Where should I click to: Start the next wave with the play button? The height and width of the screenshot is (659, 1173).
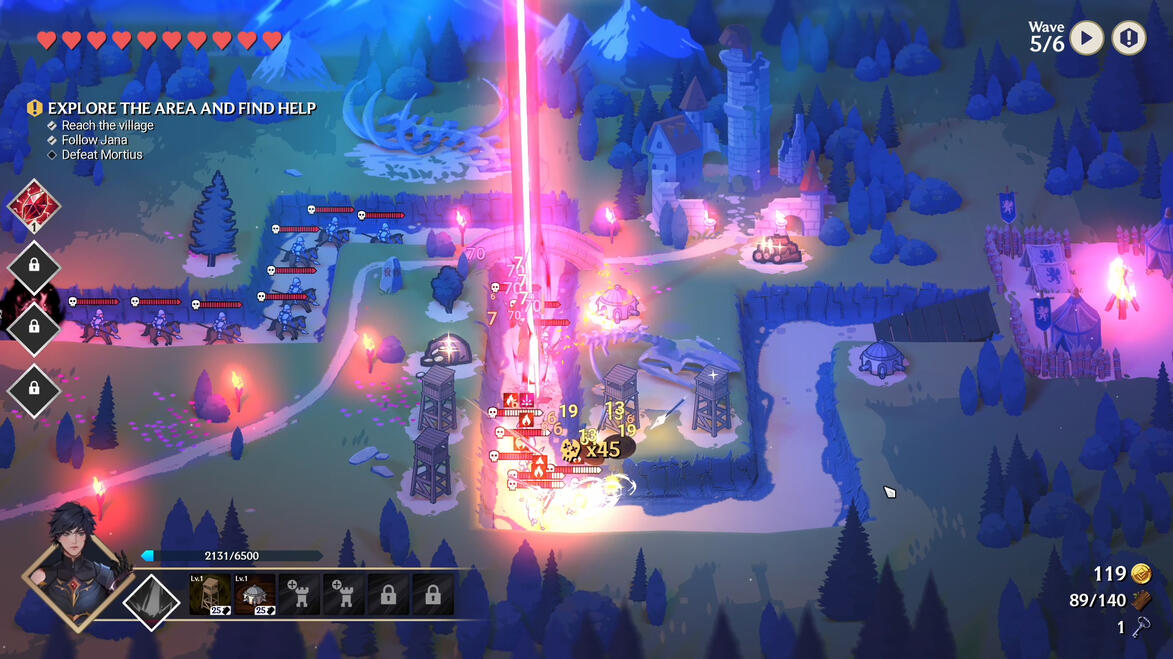tap(1086, 39)
